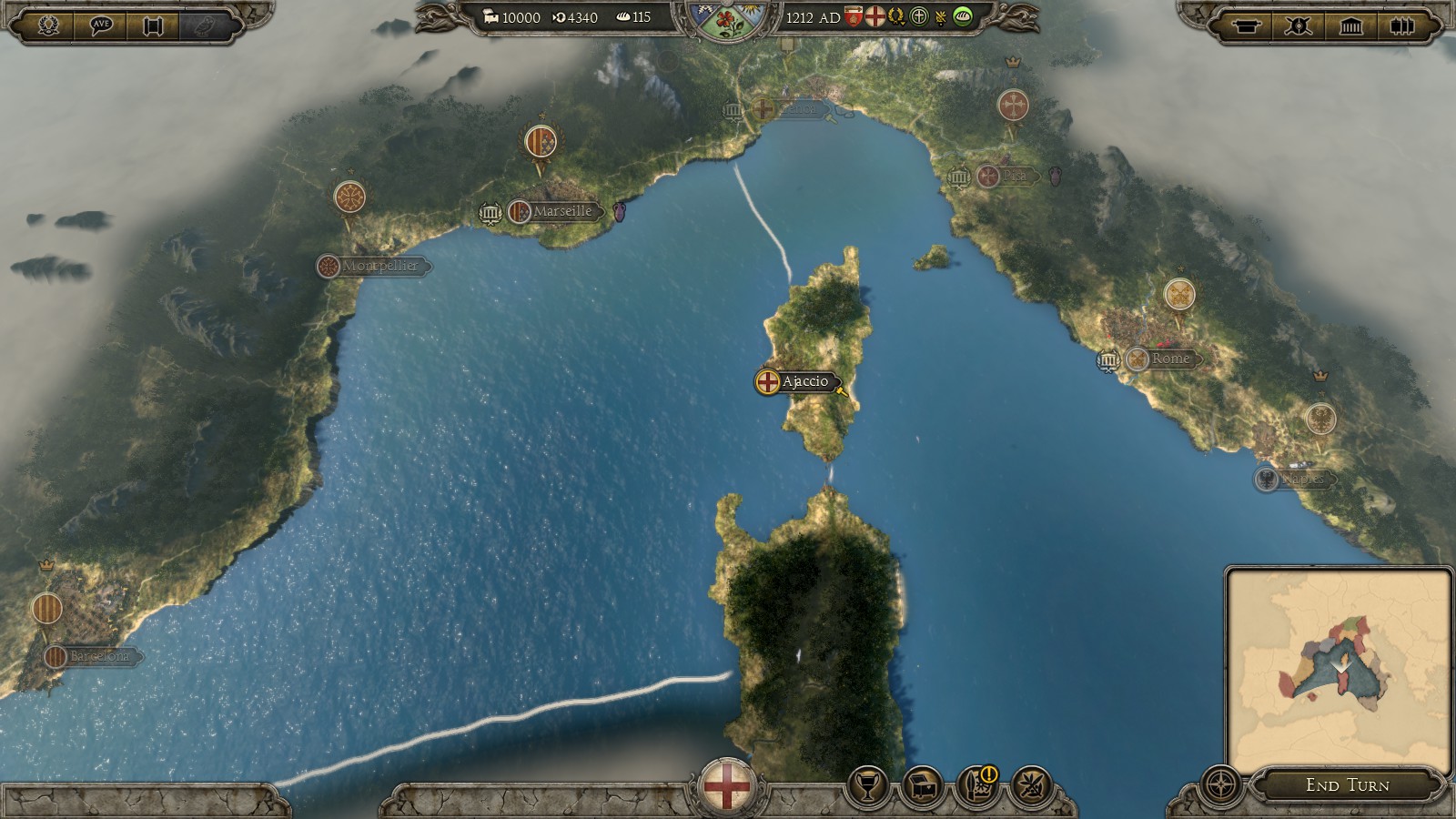
Task: Select the Ajaccio settlement label
Action: [x=804, y=381]
